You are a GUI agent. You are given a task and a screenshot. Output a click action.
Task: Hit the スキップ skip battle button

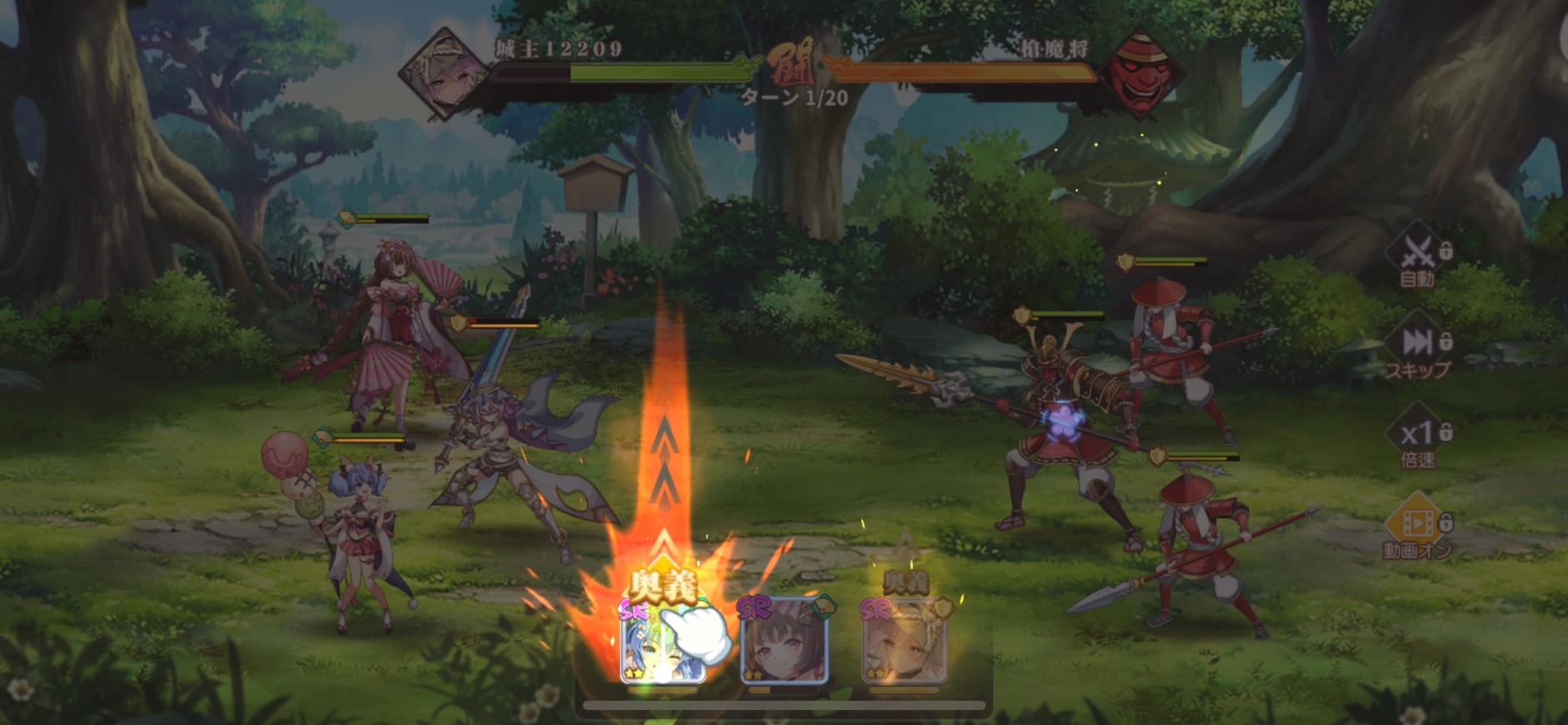(1417, 348)
